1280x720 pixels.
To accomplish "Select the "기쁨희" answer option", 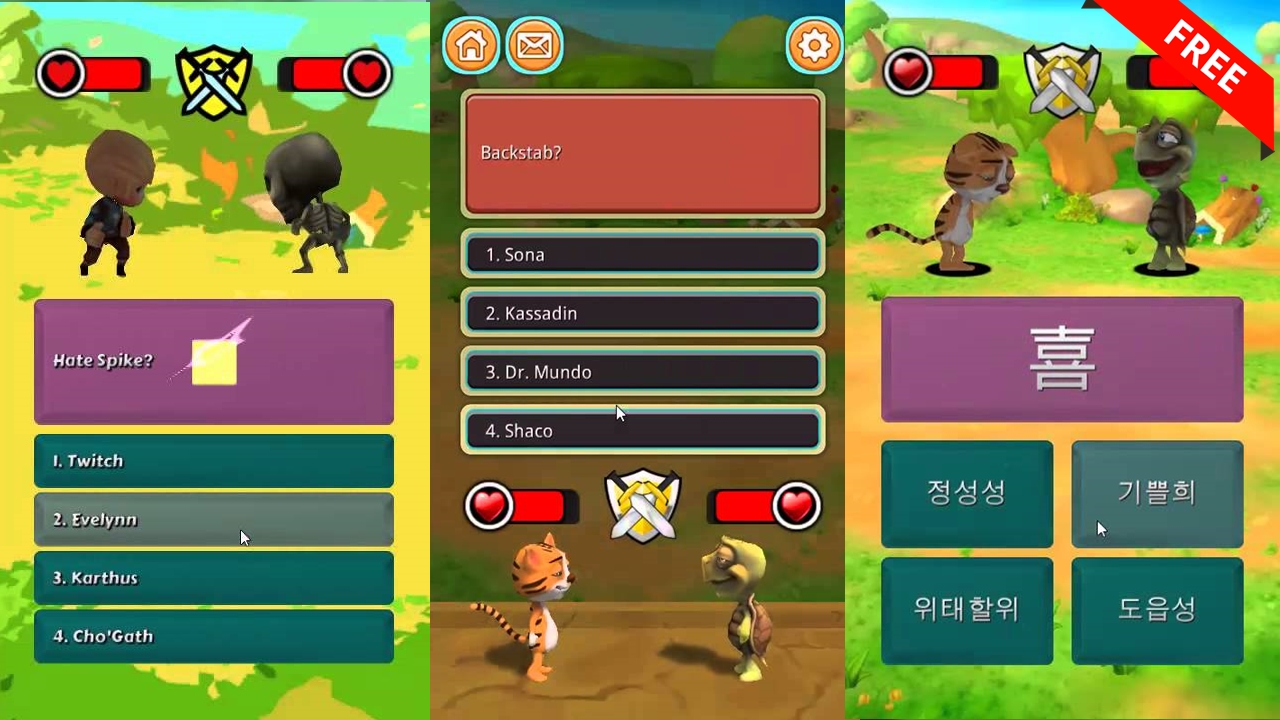I will coord(1157,493).
